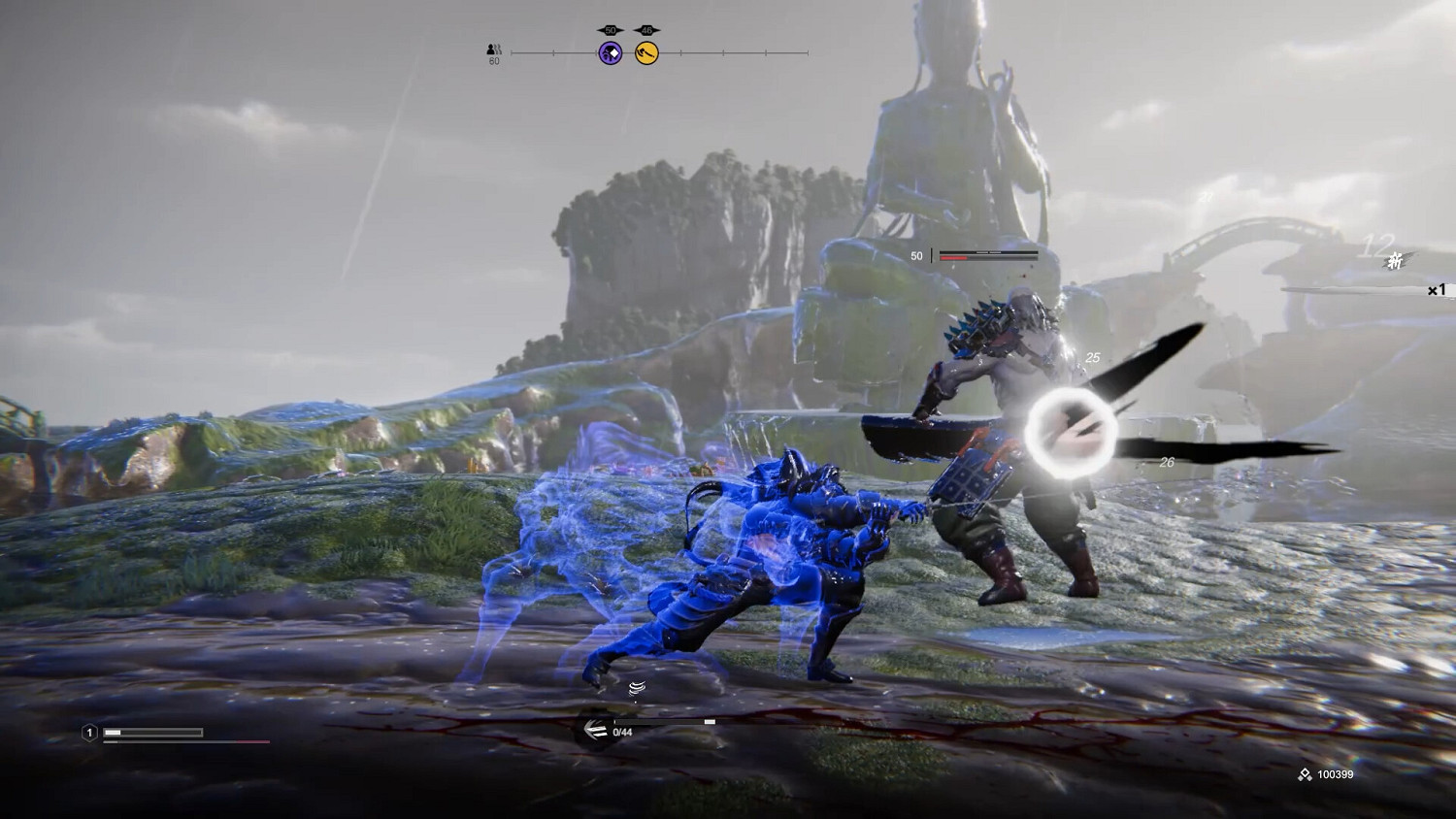
Task: Select the 0/44 ammo counter label
Action: tap(620, 734)
